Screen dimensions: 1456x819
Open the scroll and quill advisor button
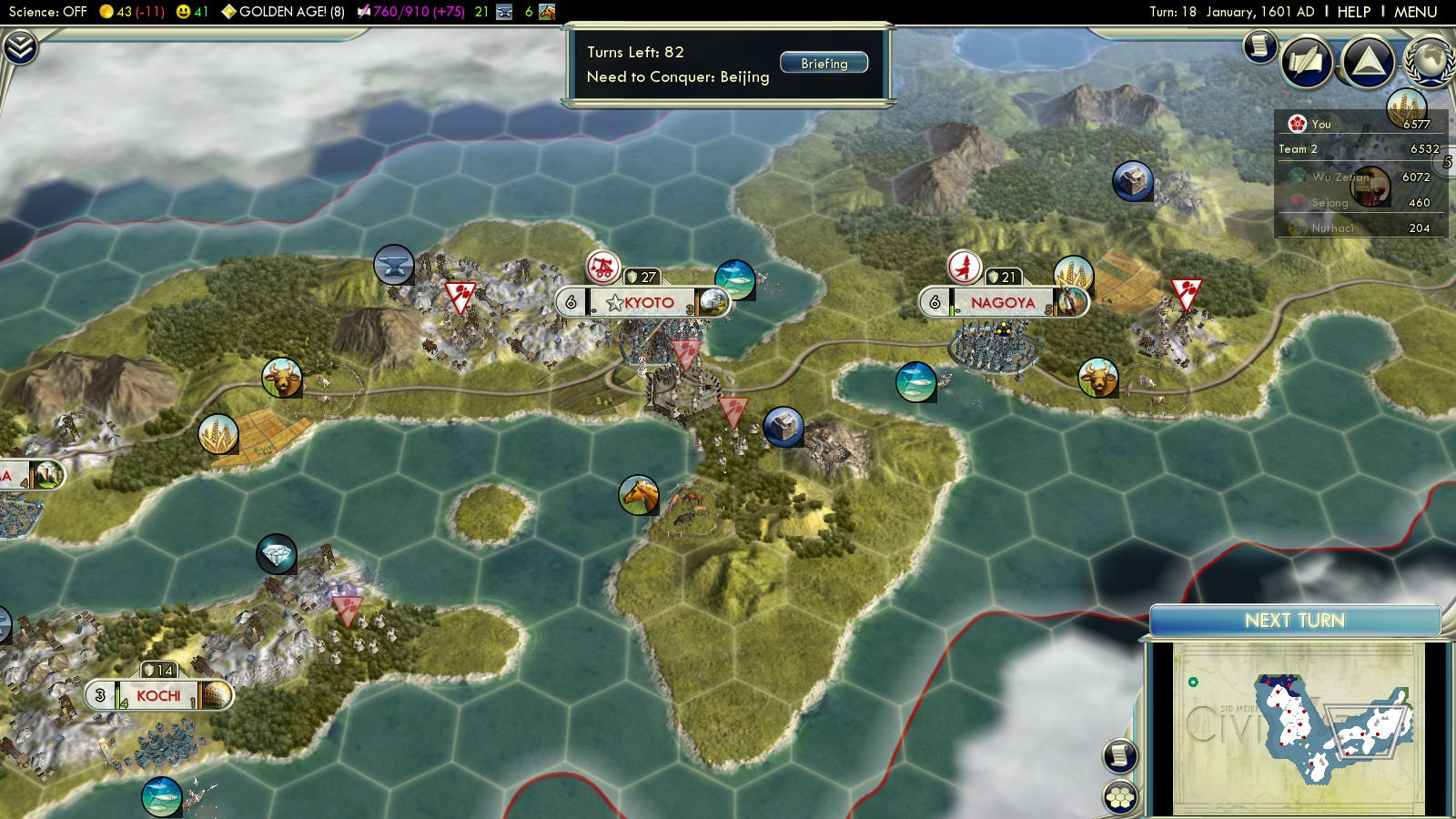(1307, 62)
